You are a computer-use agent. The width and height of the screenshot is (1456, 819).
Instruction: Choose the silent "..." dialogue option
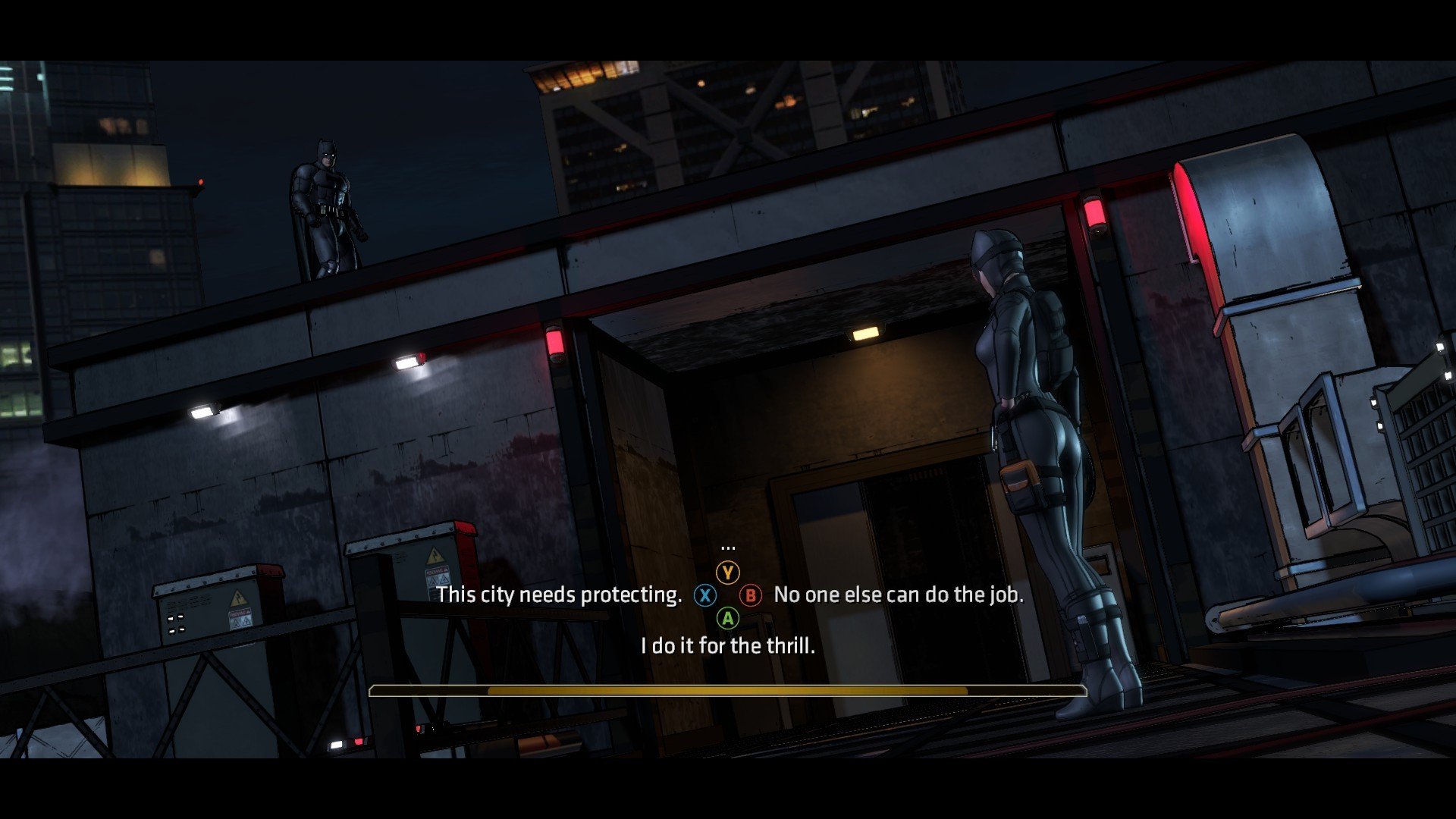coord(728,547)
